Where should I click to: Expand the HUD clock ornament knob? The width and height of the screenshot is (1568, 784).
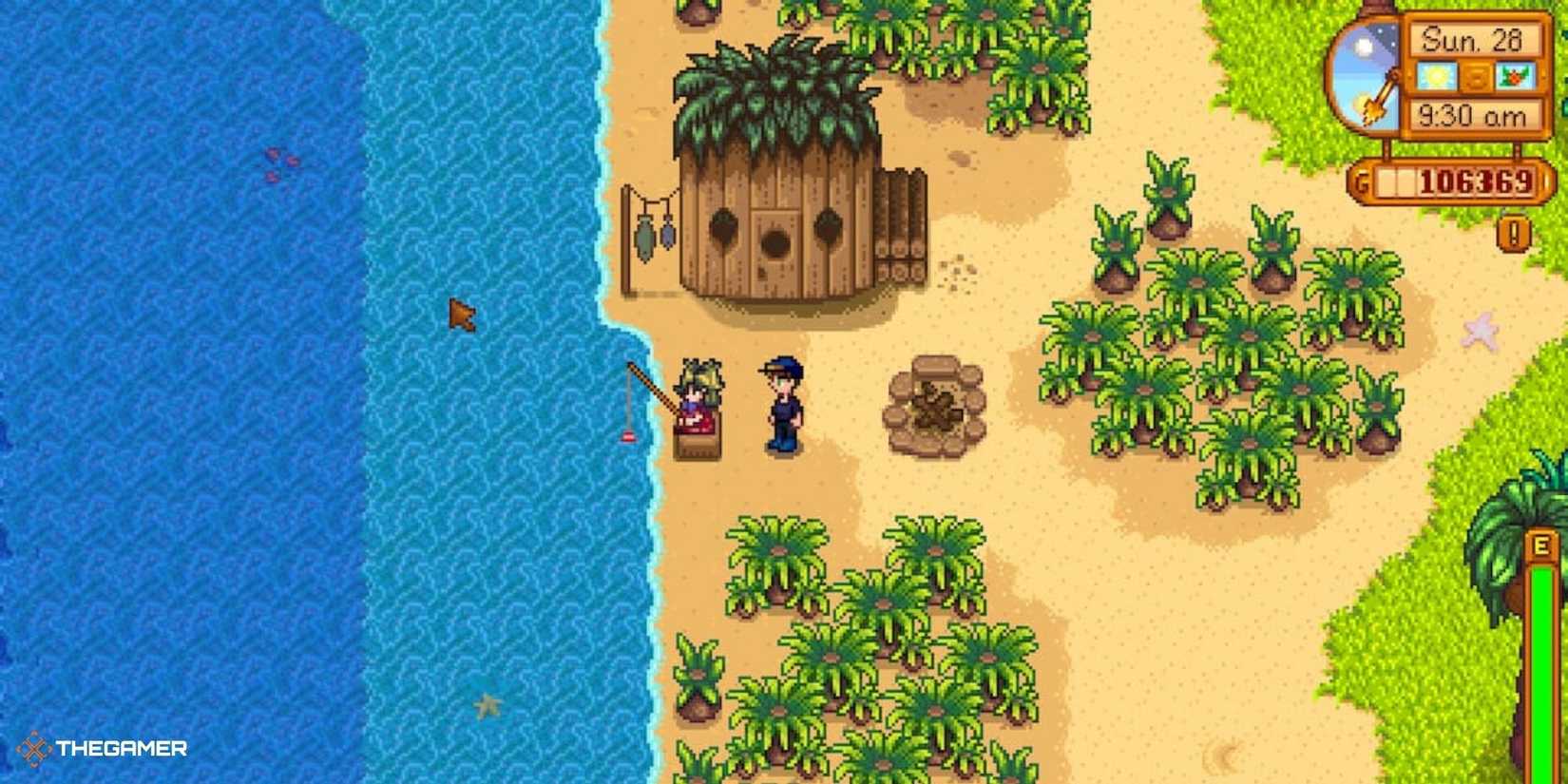coord(1380,8)
